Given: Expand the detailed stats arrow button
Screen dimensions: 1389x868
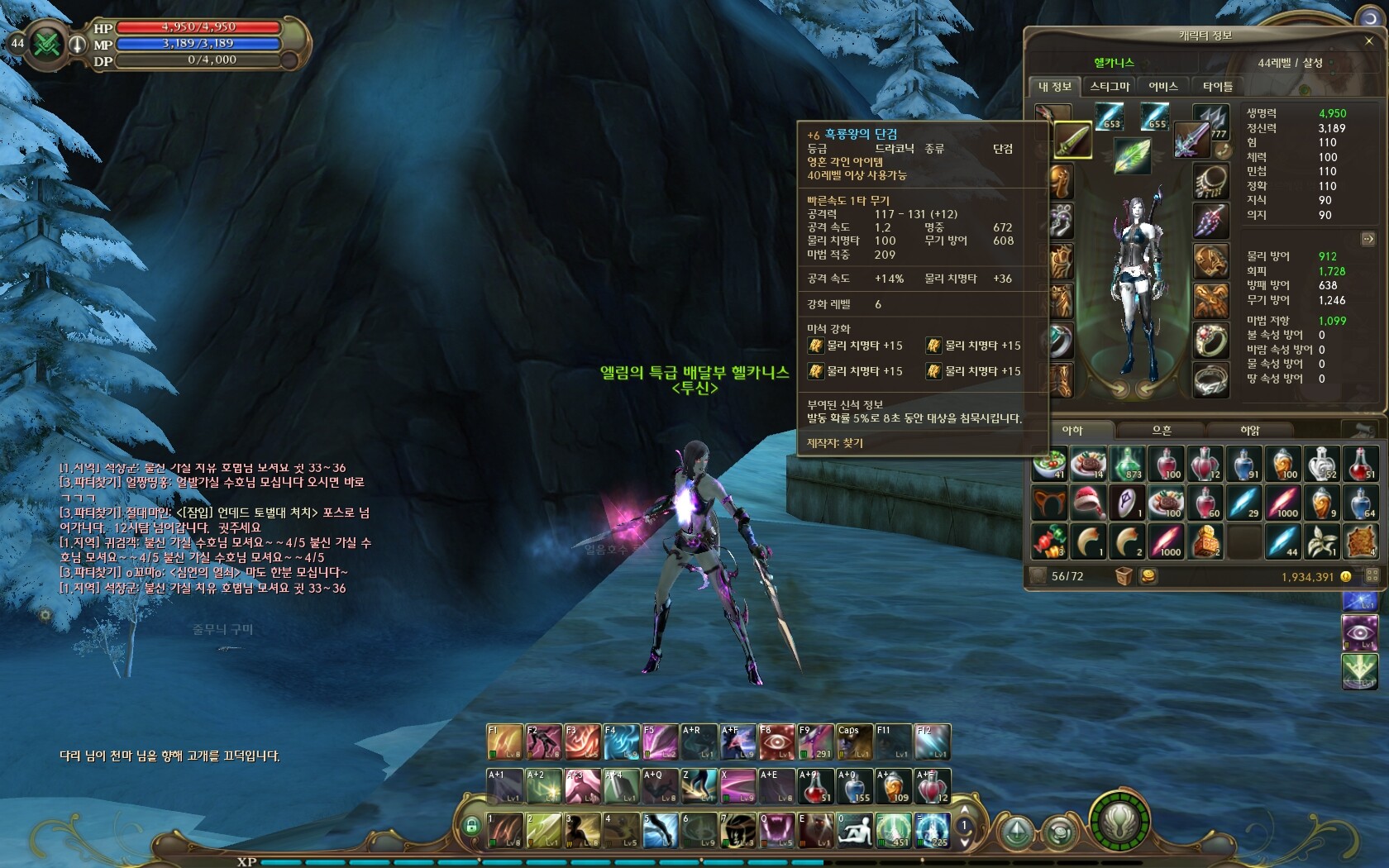Looking at the screenshot, I should click(1368, 239).
